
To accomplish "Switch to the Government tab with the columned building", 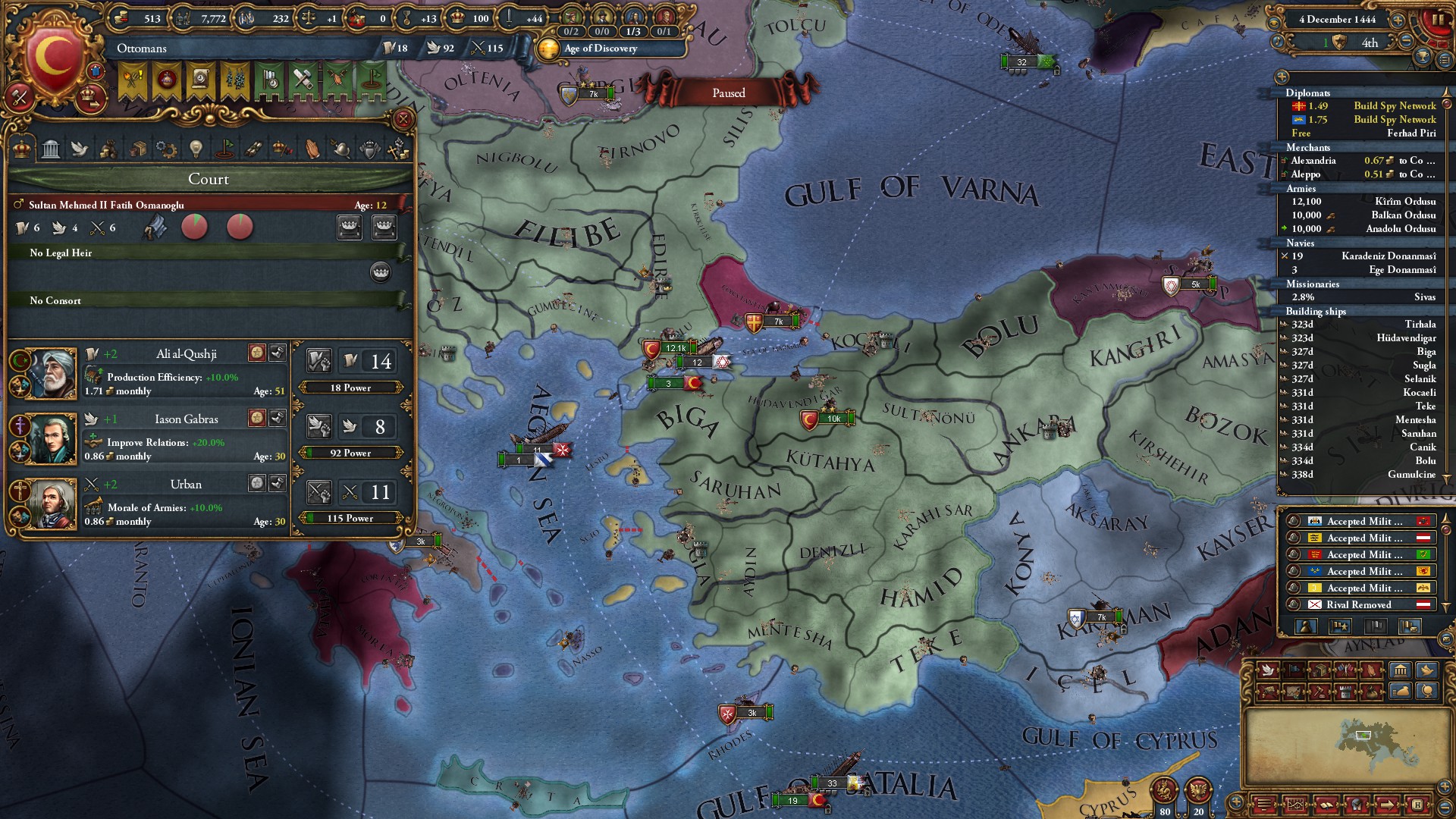I will pyautogui.click(x=51, y=149).
